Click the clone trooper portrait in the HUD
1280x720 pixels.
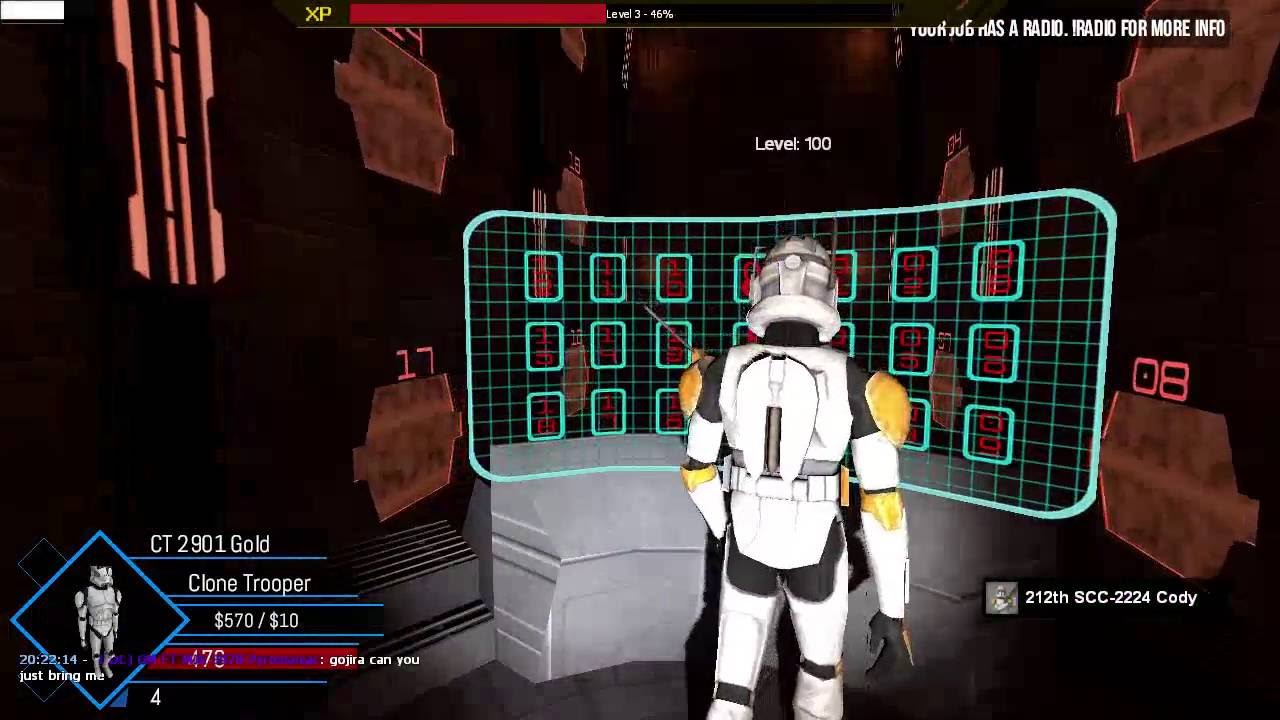point(99,610)
